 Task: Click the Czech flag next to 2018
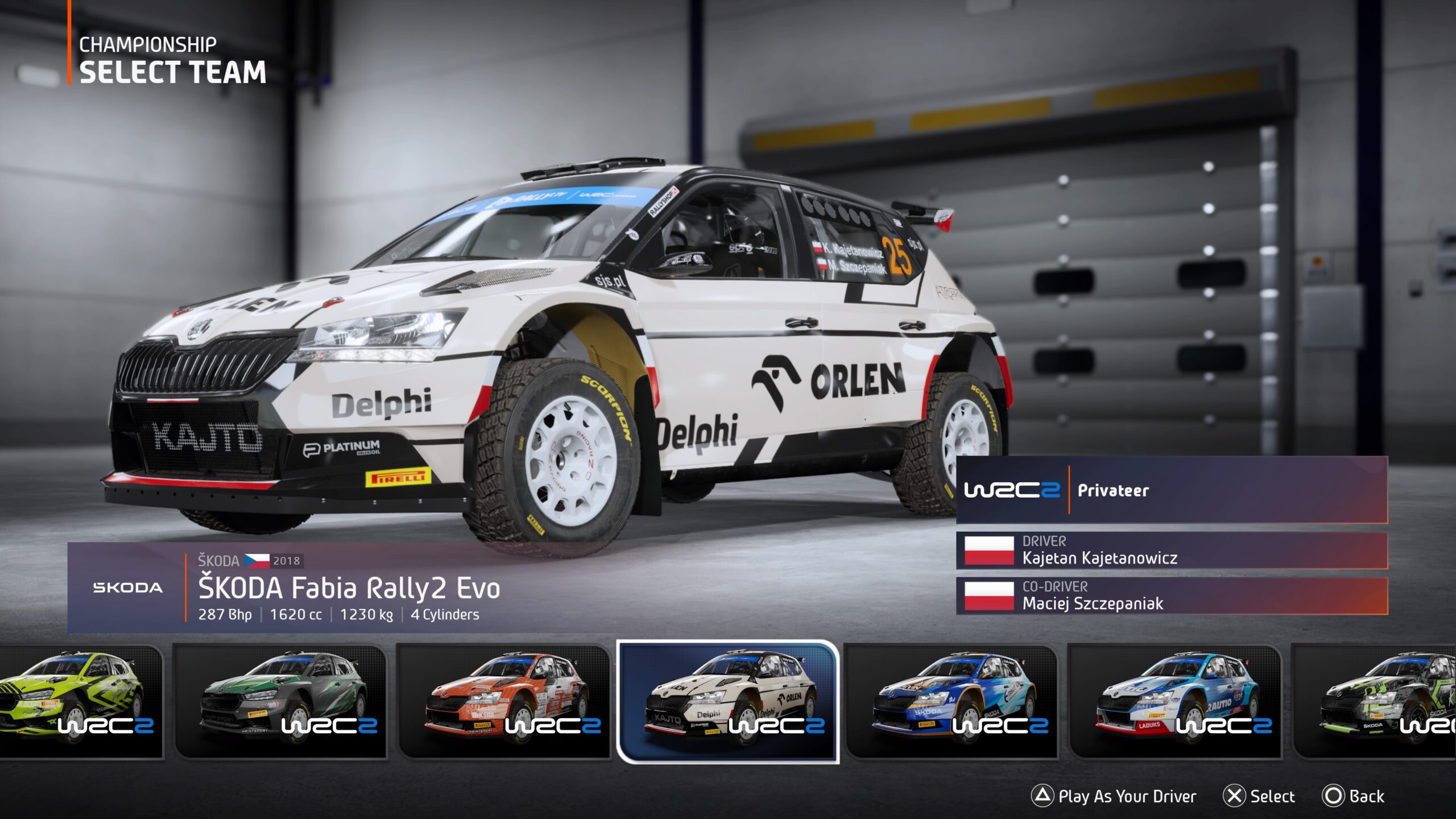[259, 560]
